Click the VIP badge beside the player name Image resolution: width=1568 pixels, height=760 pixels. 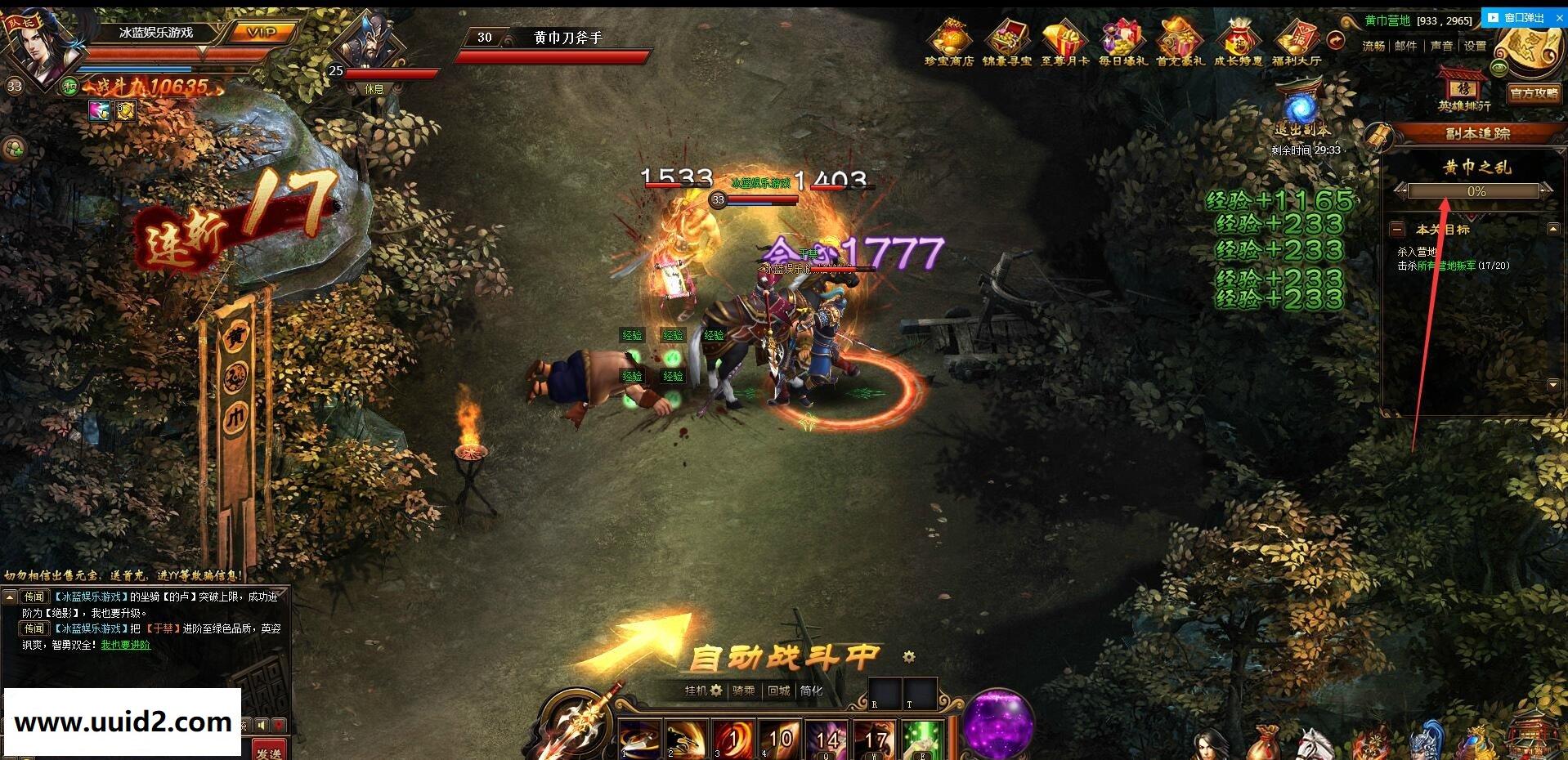tap(262, 33)
